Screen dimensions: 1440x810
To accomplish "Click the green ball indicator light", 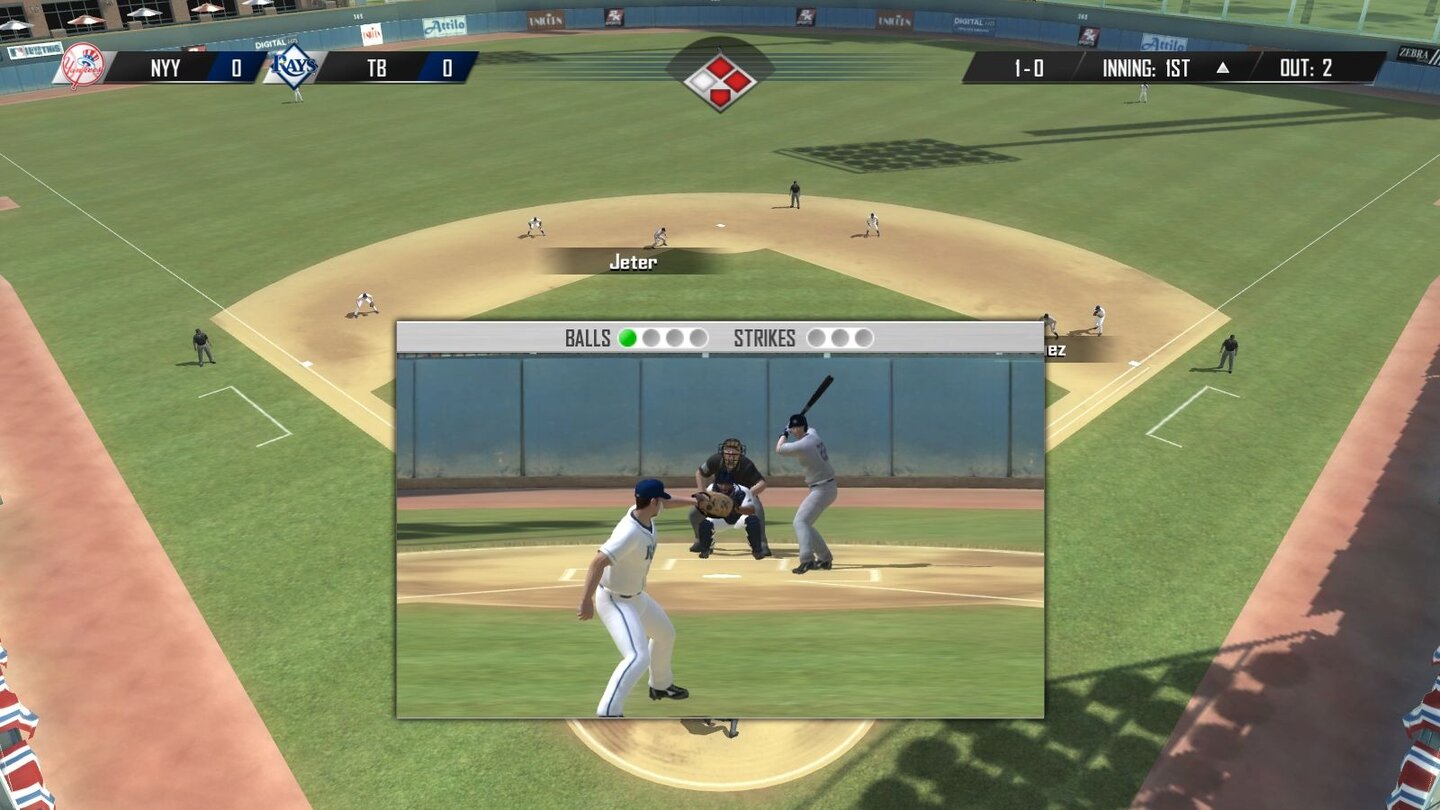I will [629, 338].
